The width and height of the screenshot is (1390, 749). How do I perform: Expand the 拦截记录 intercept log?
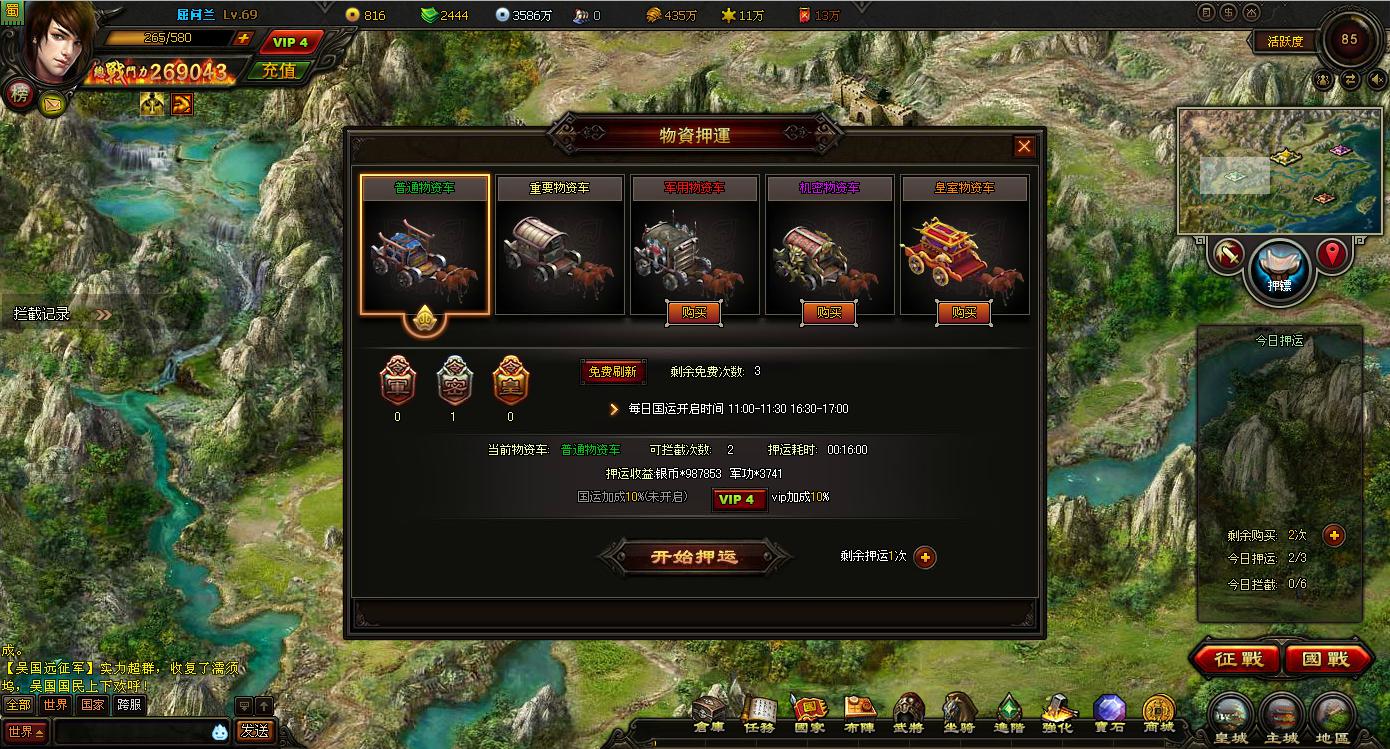click(60, 314)
